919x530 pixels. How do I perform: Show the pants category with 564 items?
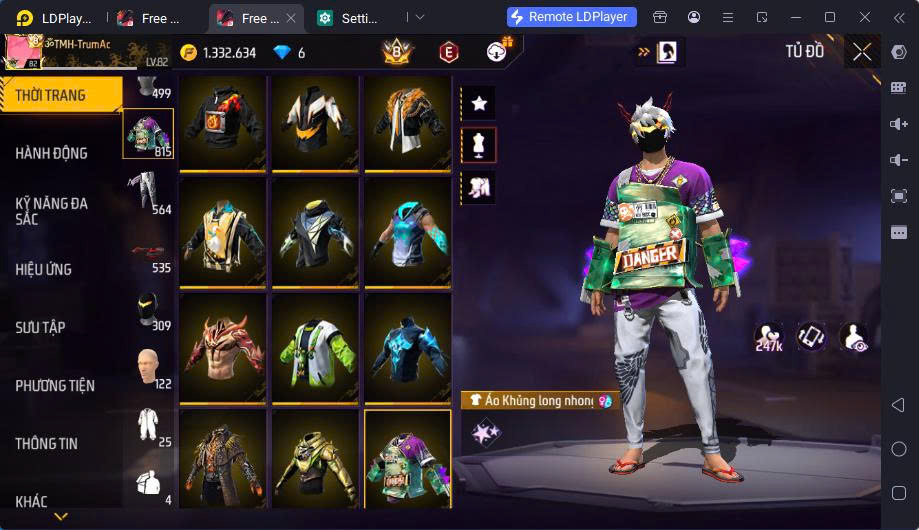click(x=148, y=192)
